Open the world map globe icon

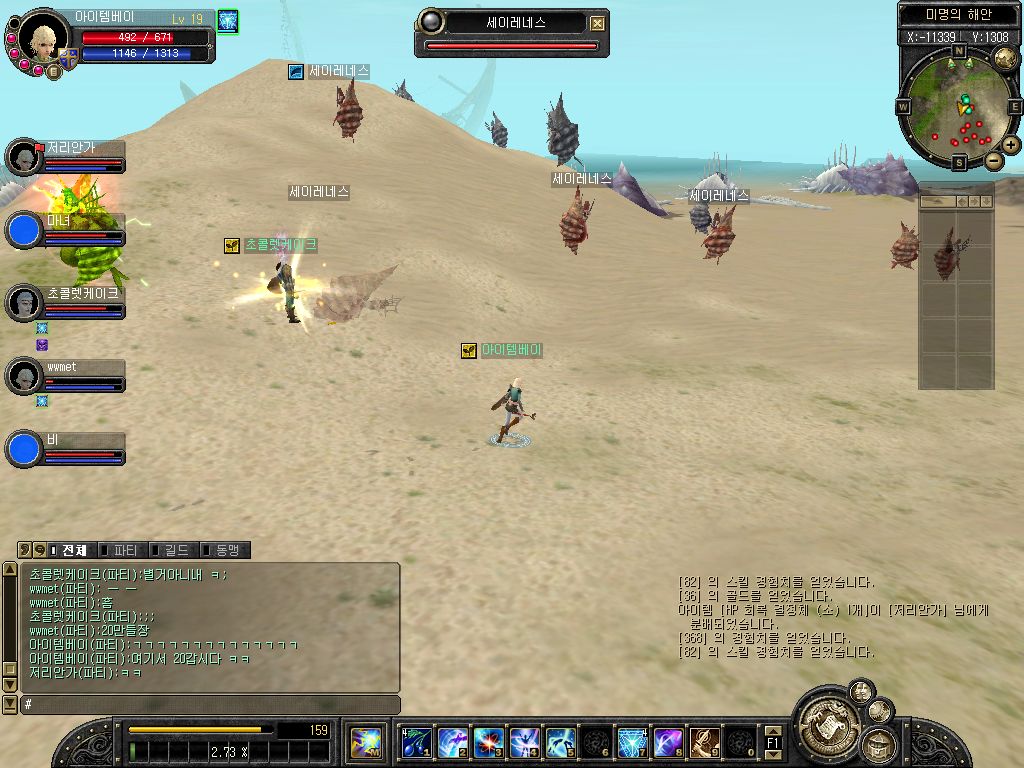click(x=1005, y=60)
